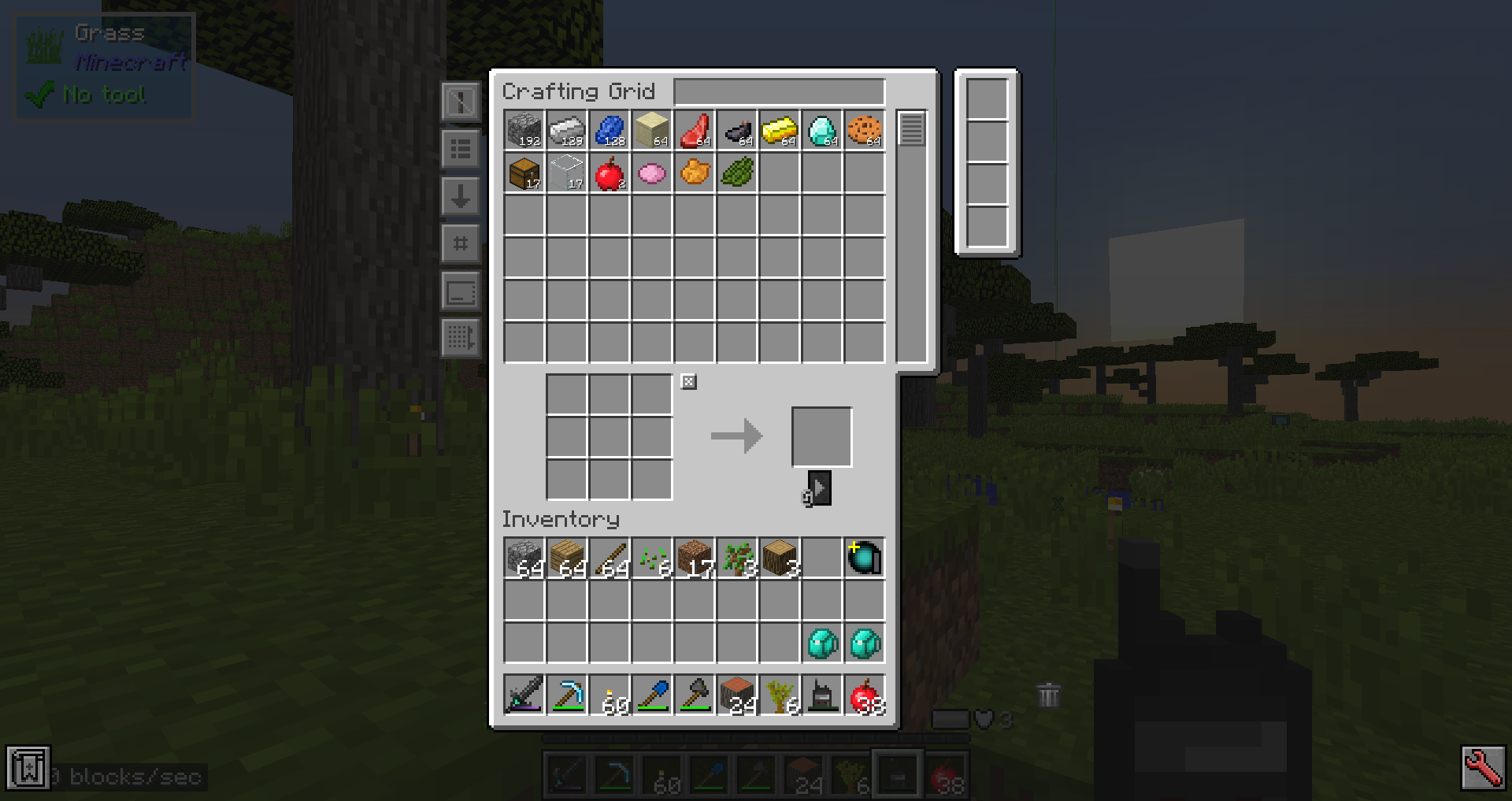This screenshot has height=801, width=1512.
Task: Click the down arrow sidebar icon
Action: click(x=460, y=198)
